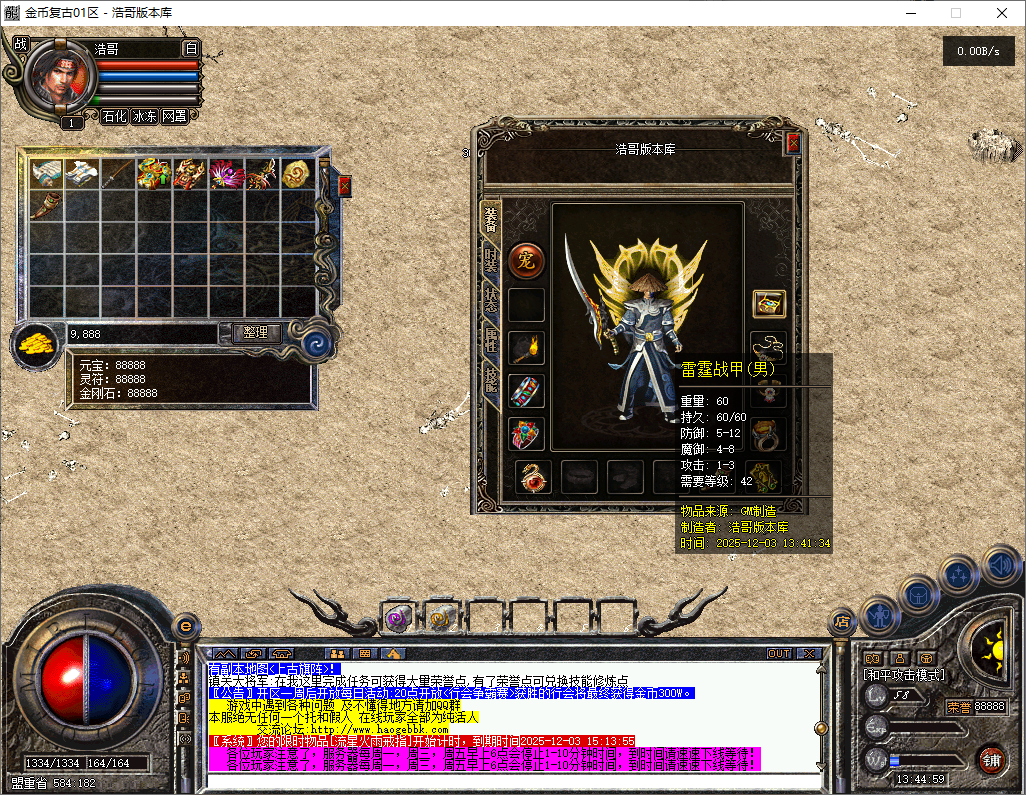Screen dimensions: 1026x795
Task: Select the golden medallion in the bag
Action: pos(296,174)
